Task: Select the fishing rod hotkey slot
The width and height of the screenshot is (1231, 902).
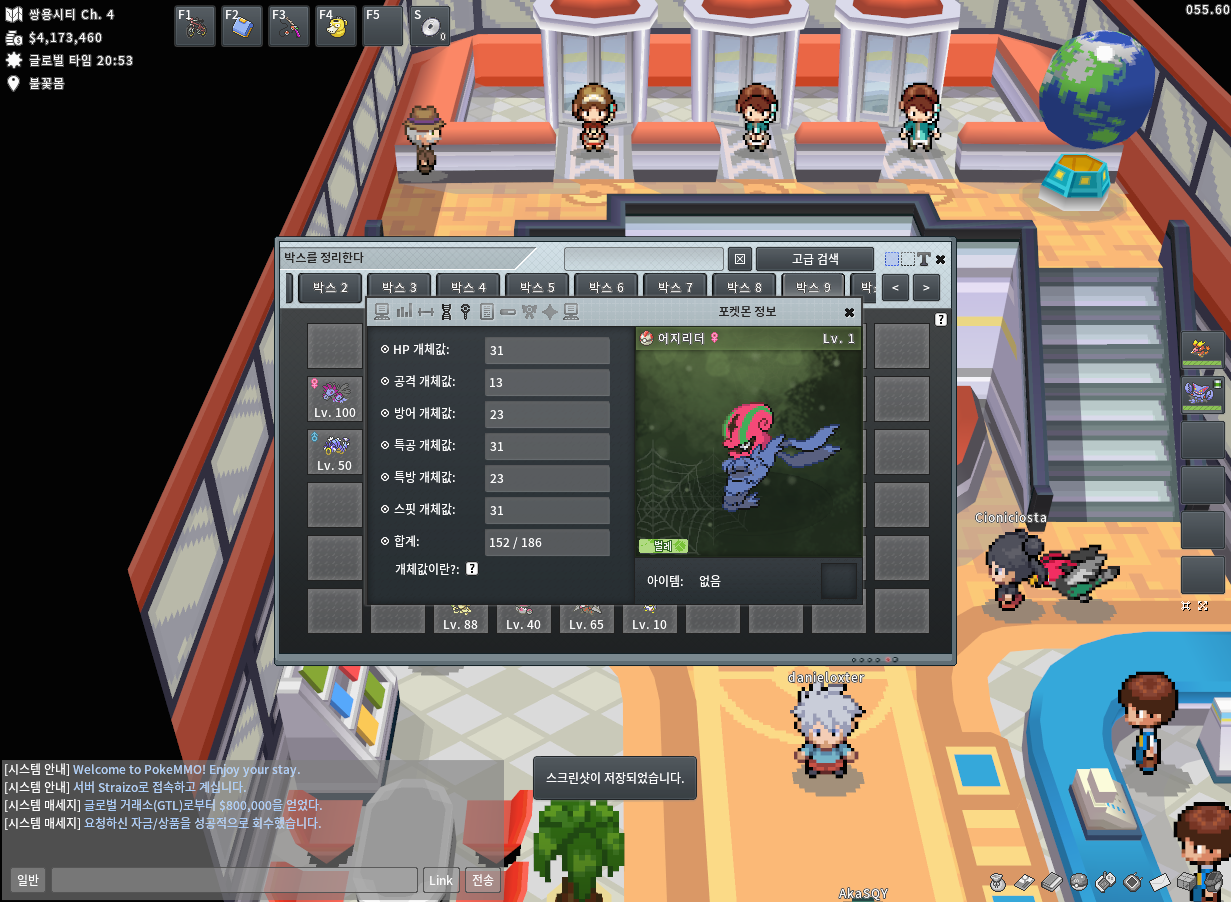Action: pyautogui.click(x=289, y=26)
